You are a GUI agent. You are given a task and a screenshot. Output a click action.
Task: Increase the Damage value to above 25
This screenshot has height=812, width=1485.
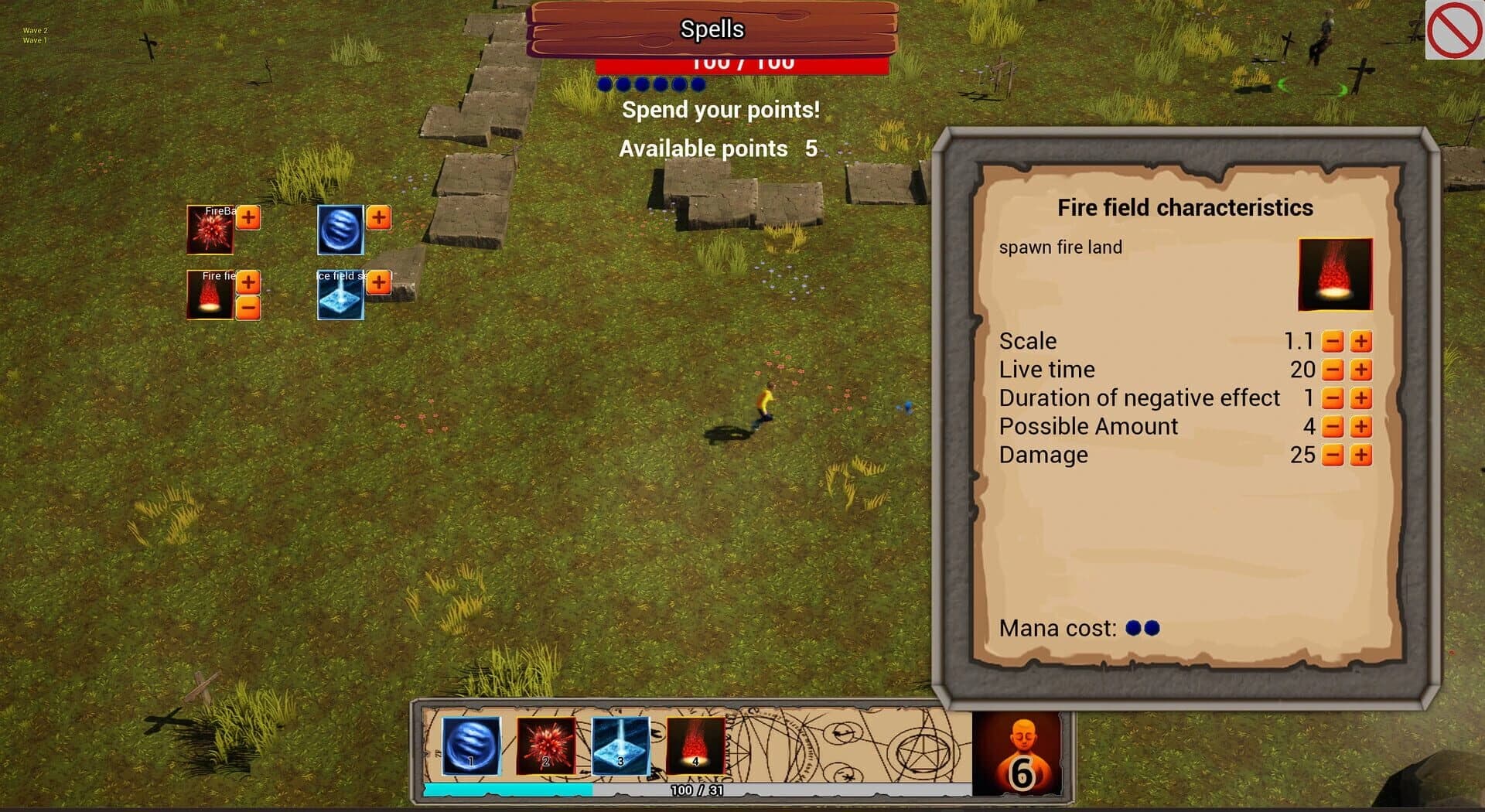click(1360, 455)
